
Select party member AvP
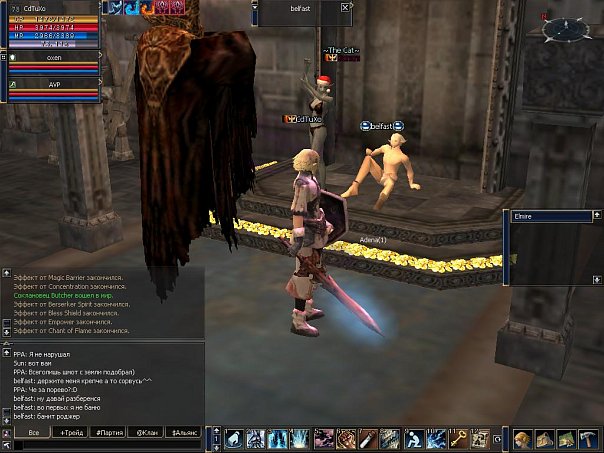click(54, 85)
